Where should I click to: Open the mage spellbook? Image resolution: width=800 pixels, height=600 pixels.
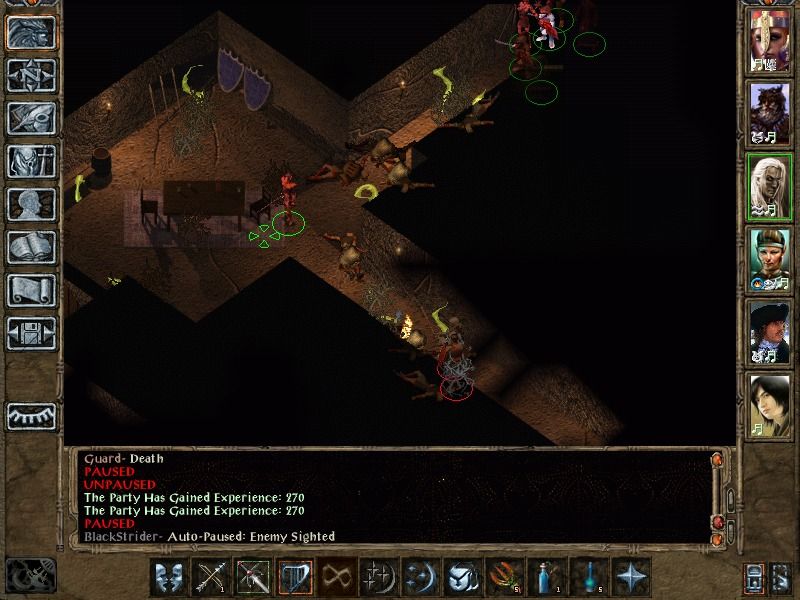click(x=31, y=247)
